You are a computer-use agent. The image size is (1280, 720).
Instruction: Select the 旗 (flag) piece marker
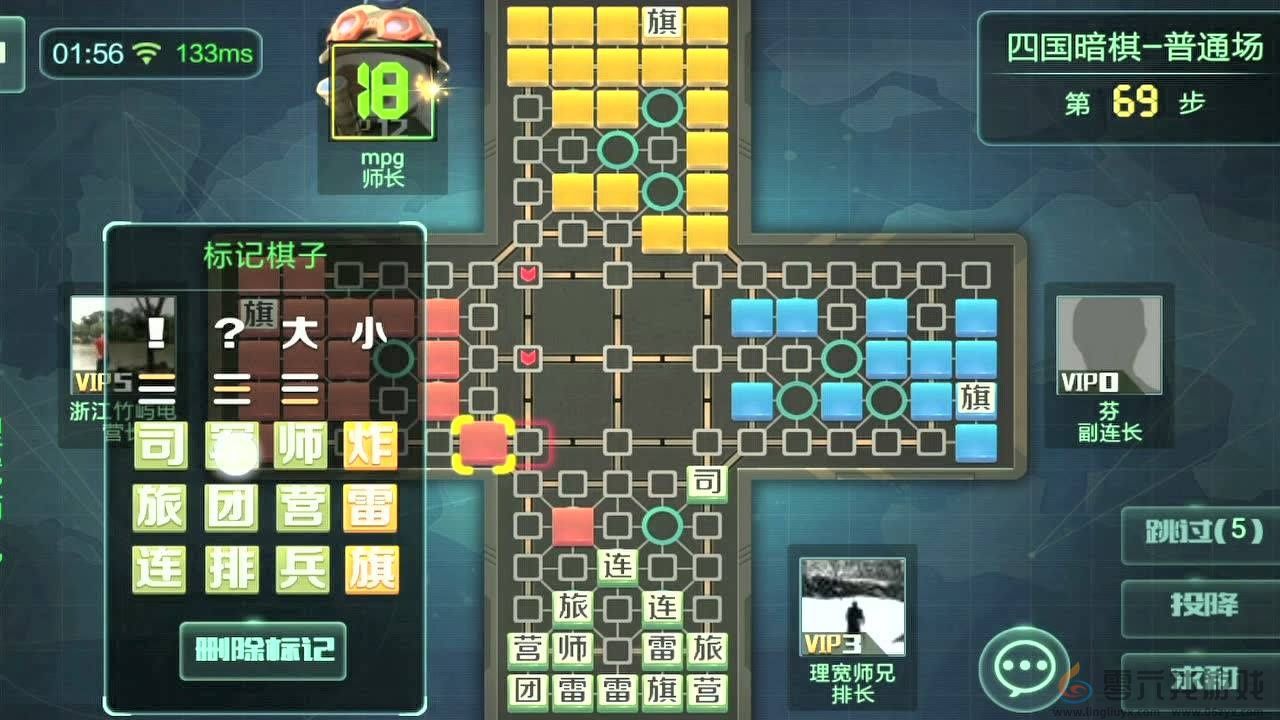(370, 567)
